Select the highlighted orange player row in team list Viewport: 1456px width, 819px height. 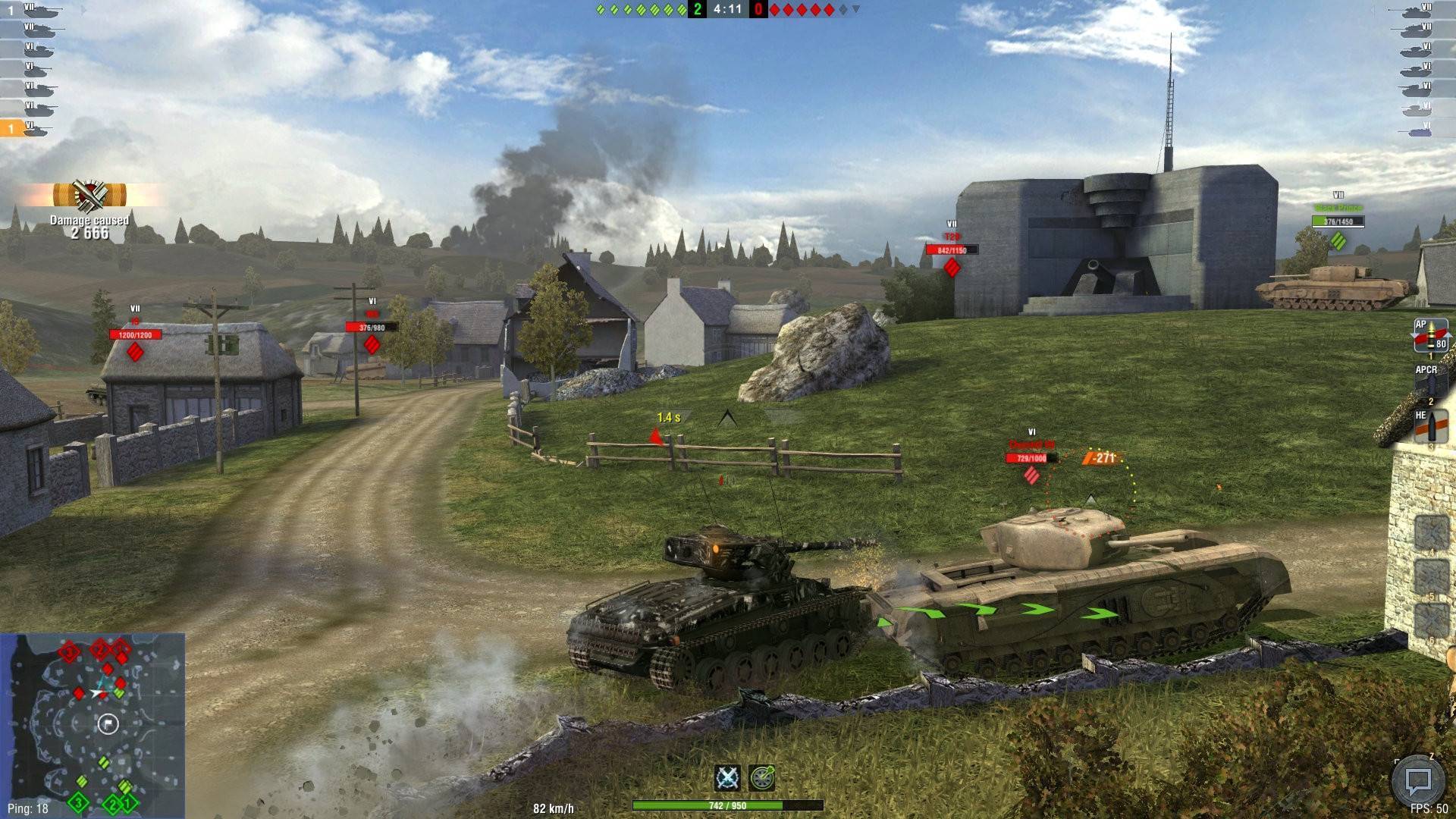tap(27, 129)
